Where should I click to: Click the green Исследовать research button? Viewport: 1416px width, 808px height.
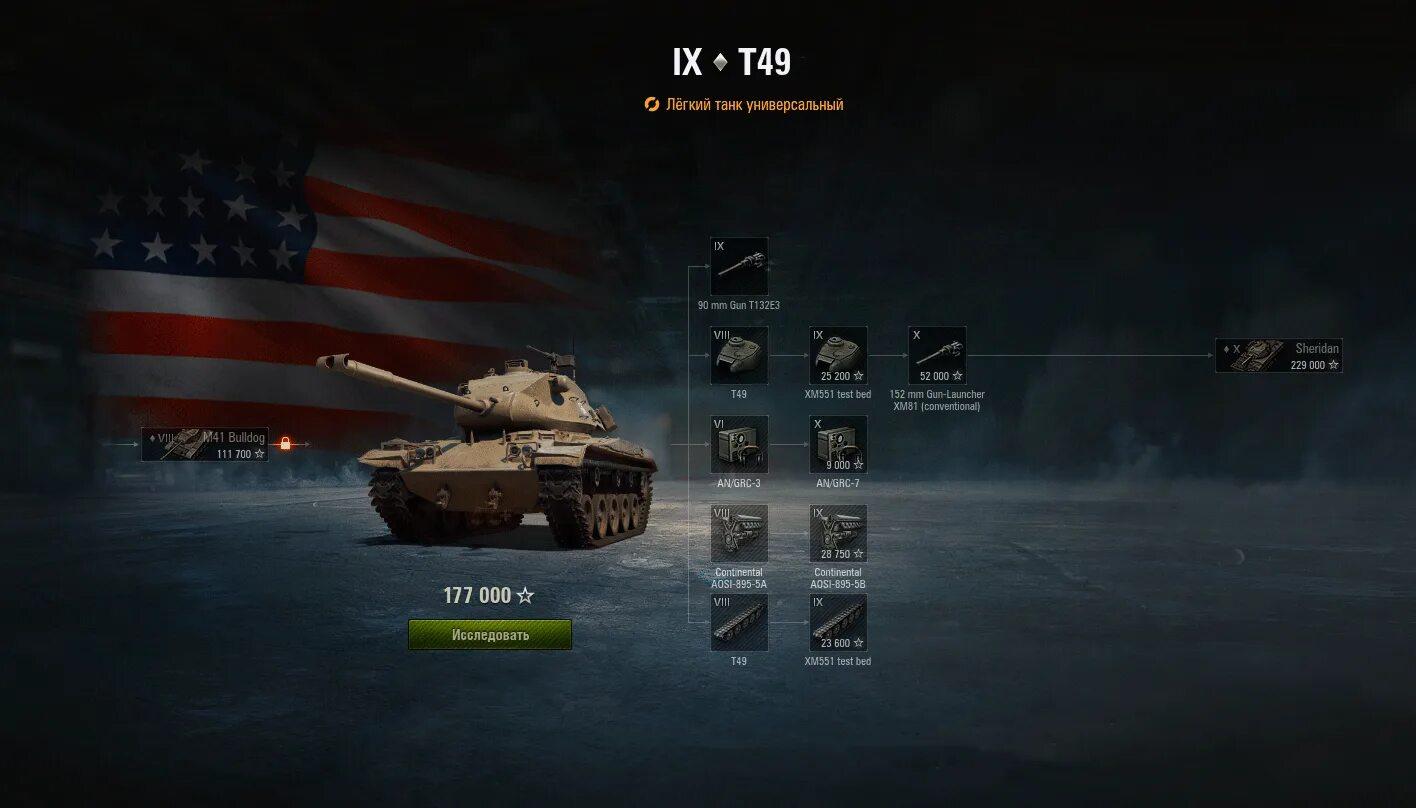coord(490,635)
